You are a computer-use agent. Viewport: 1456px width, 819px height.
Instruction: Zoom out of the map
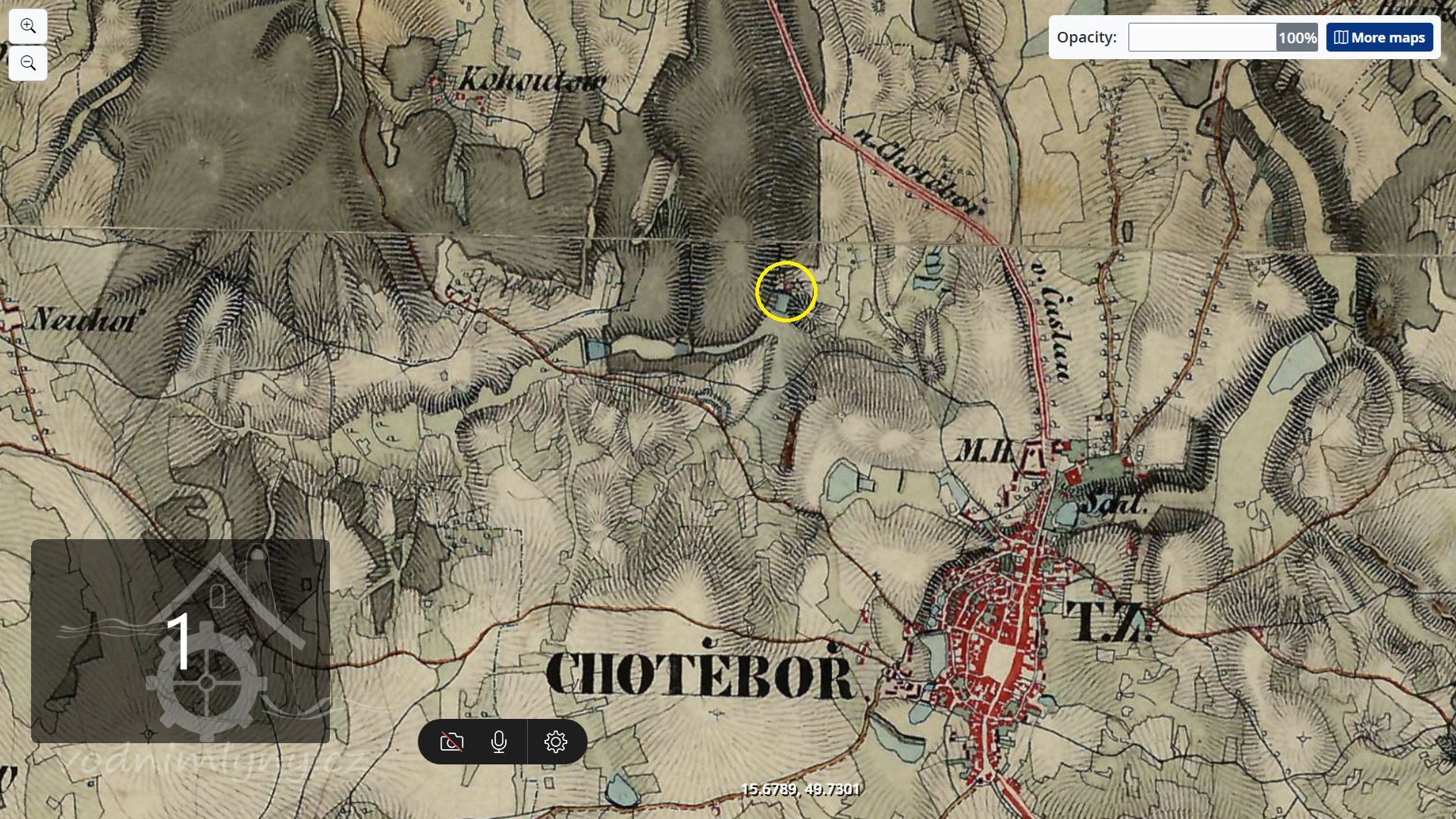(28, 63)
